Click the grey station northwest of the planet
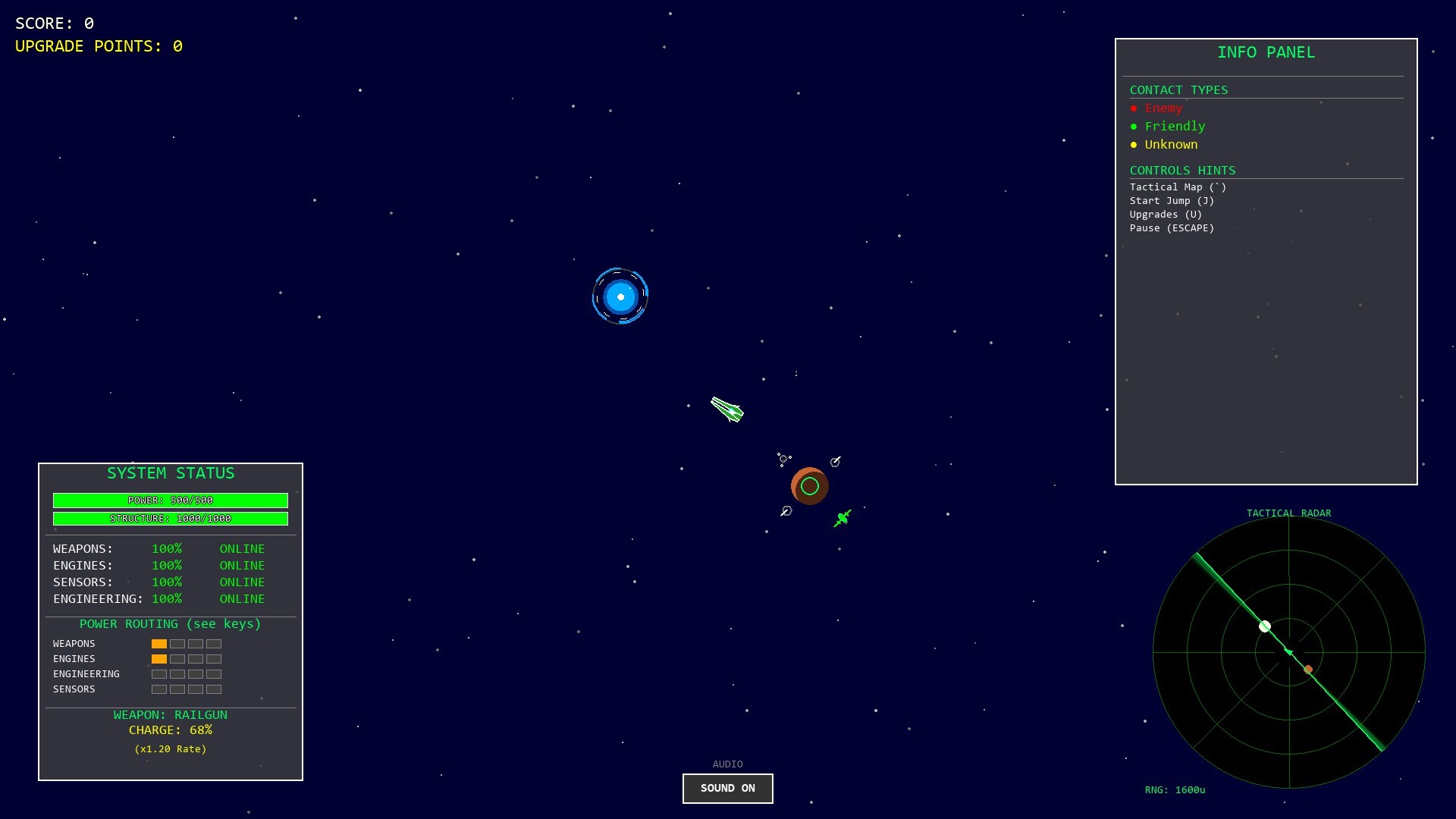 [783, 458]
